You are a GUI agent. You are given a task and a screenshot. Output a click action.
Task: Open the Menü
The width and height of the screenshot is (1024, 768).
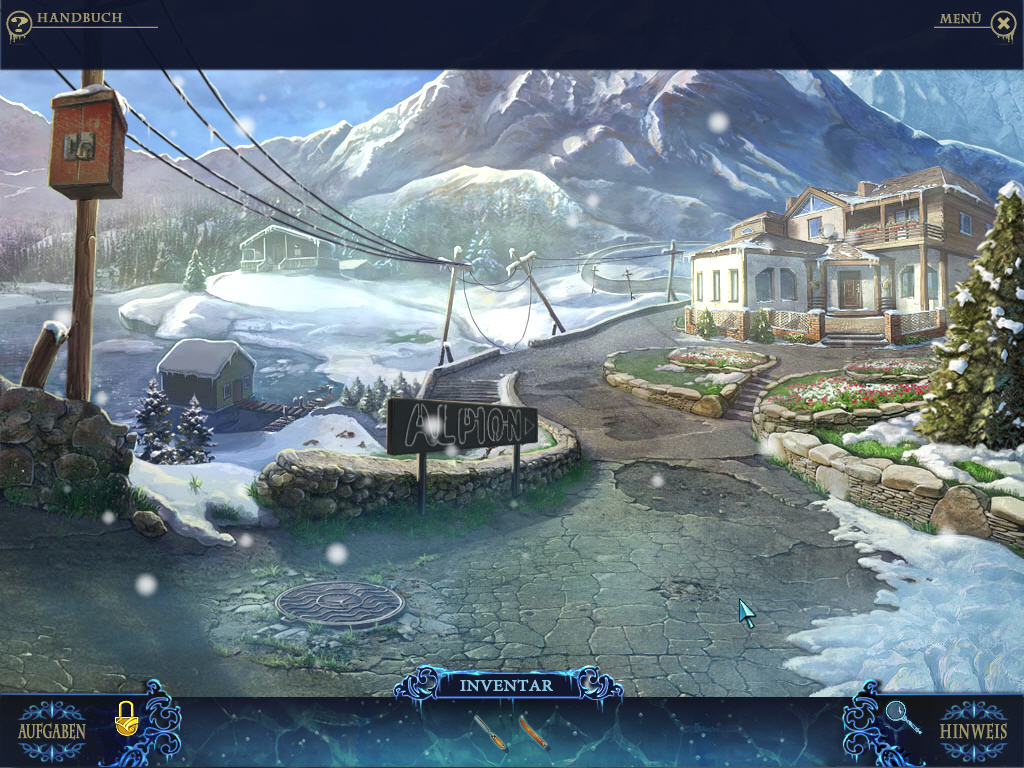(960, 19)
